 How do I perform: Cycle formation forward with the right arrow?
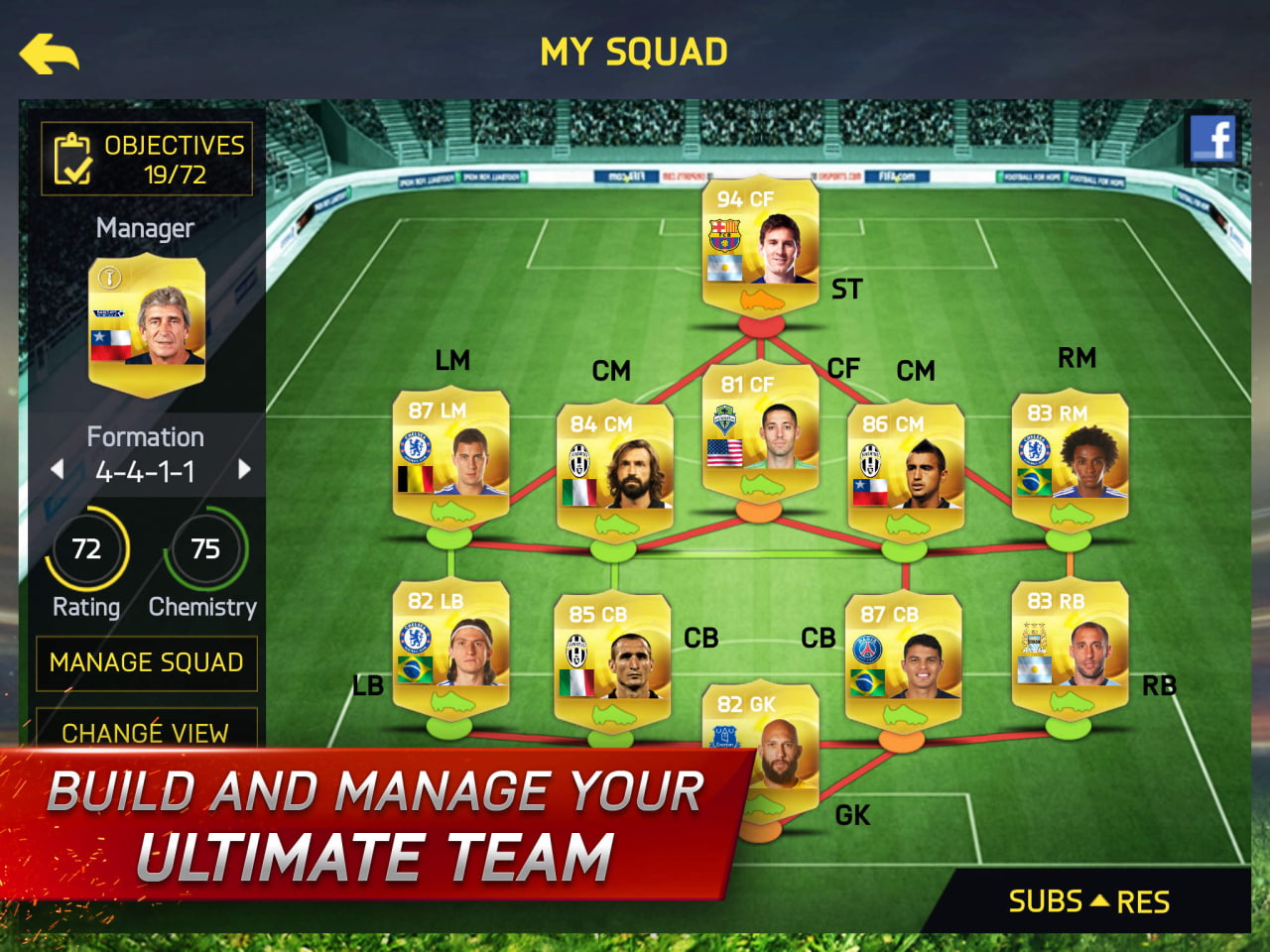point(244,468)
